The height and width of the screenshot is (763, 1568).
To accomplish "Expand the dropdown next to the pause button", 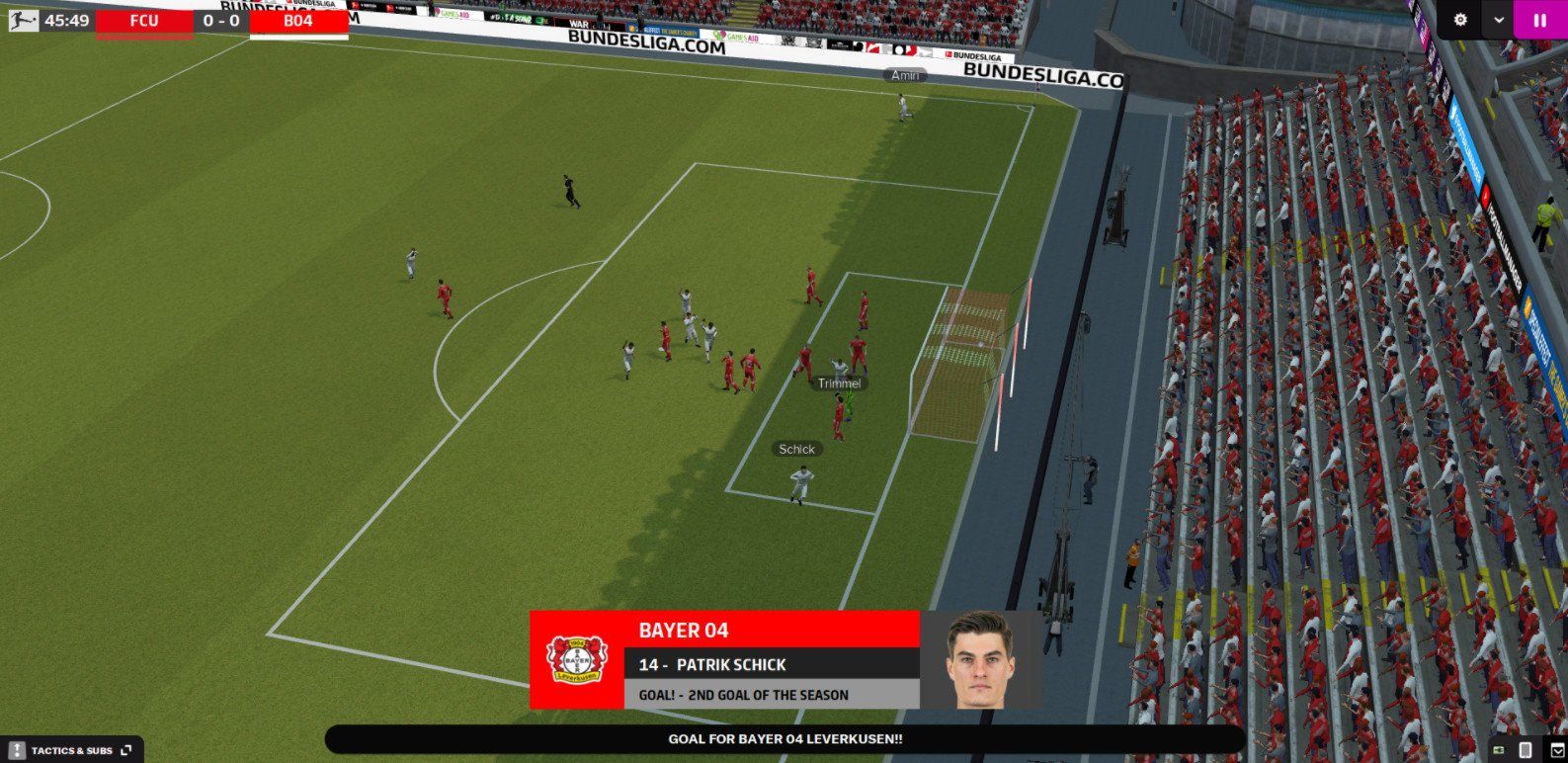I will [1498, 19].
